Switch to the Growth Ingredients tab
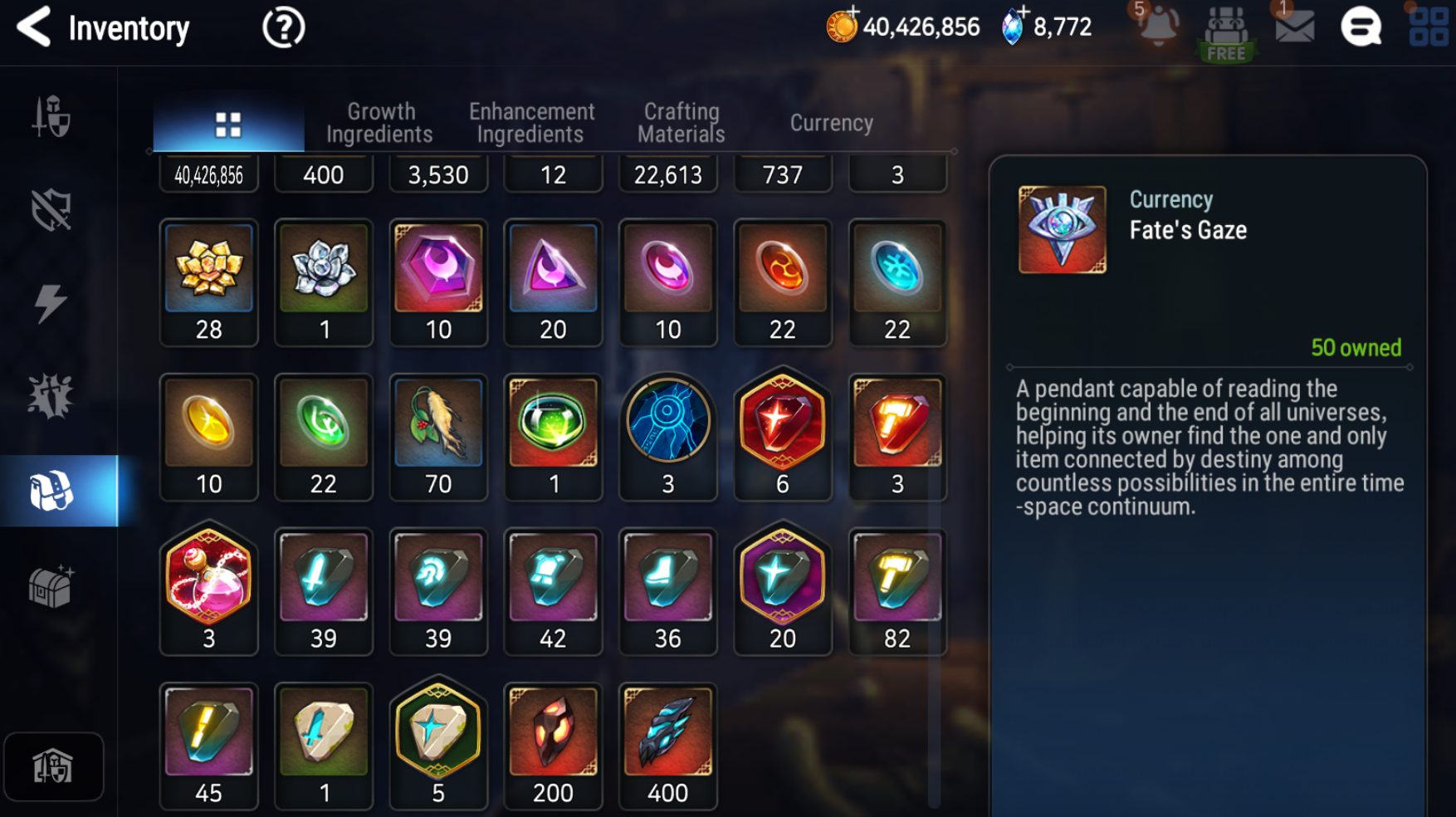The height and width of the screenshot is (817, 1456). [379, 123]
